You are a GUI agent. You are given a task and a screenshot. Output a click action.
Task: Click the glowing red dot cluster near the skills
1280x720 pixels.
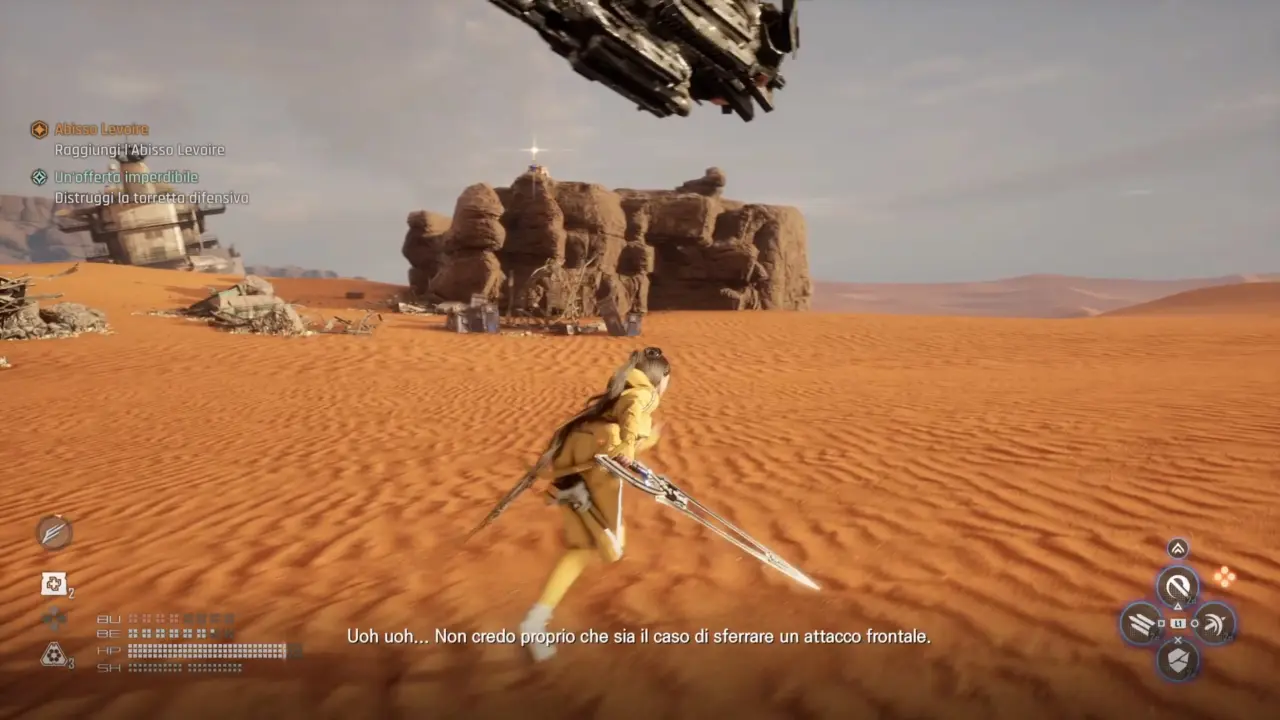point(1225,576)
